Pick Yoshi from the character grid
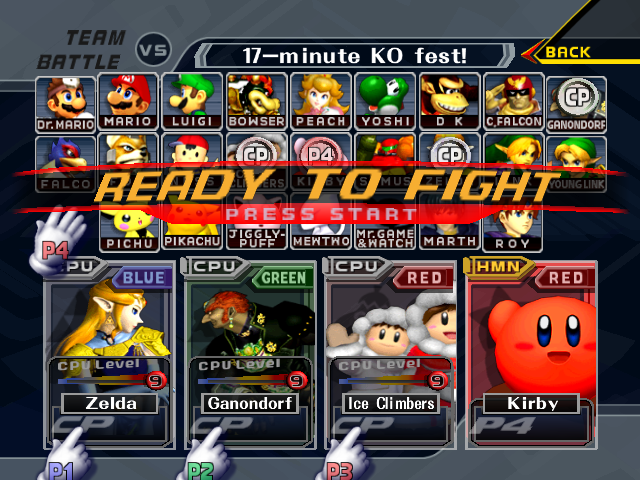Image resolution: width=640 pixels, height=480 pixels. [x=384, y=102]
